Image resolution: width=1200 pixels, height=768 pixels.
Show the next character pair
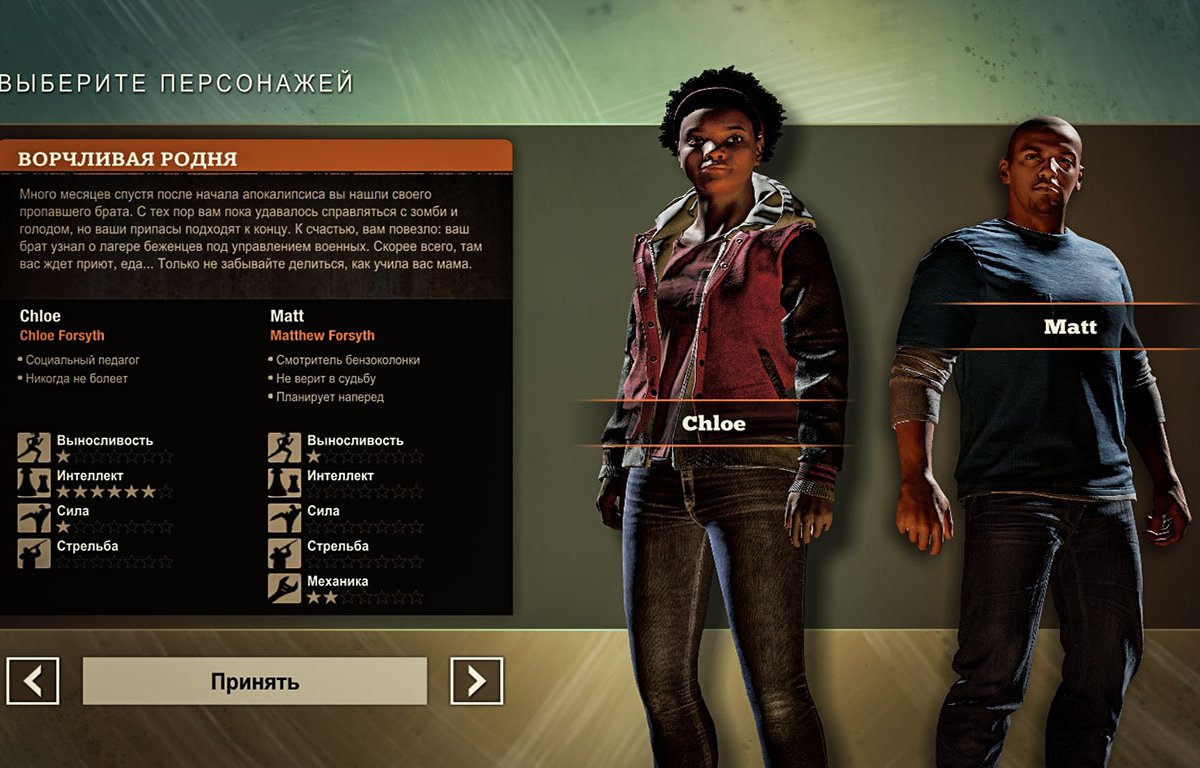coord(476,681)
